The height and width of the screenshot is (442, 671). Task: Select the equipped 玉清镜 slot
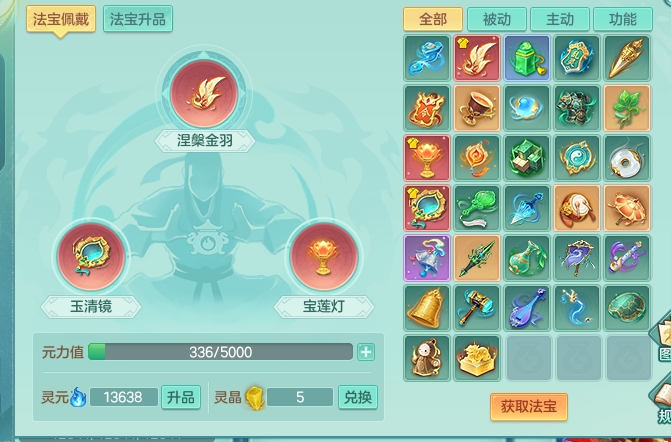(x=91, y=257)
